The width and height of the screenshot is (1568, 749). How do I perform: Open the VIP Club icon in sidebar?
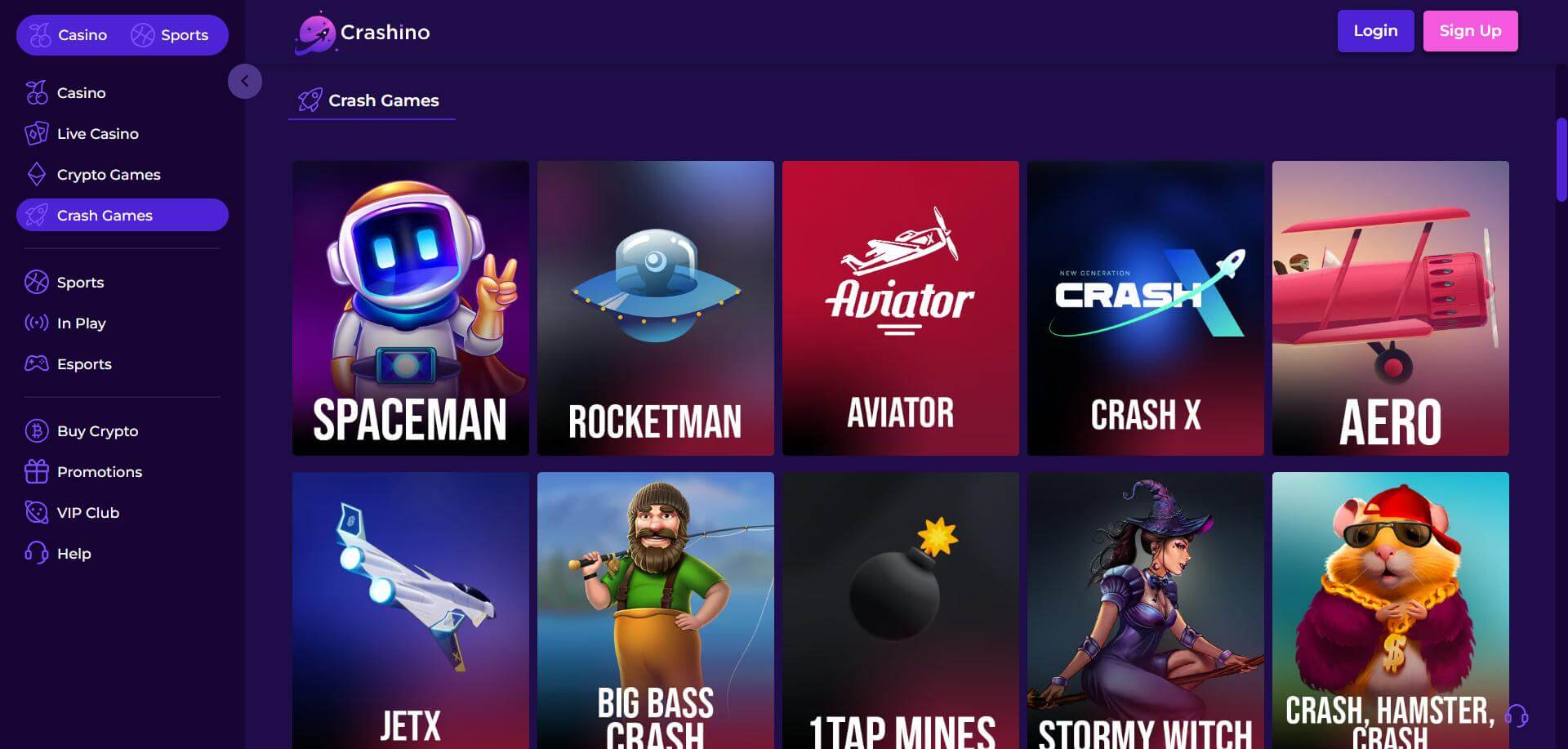(36, 512)
